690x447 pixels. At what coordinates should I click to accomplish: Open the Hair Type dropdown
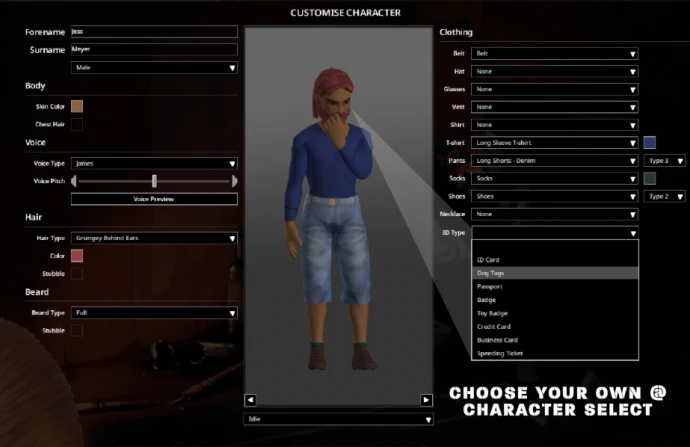click(154, 238)
